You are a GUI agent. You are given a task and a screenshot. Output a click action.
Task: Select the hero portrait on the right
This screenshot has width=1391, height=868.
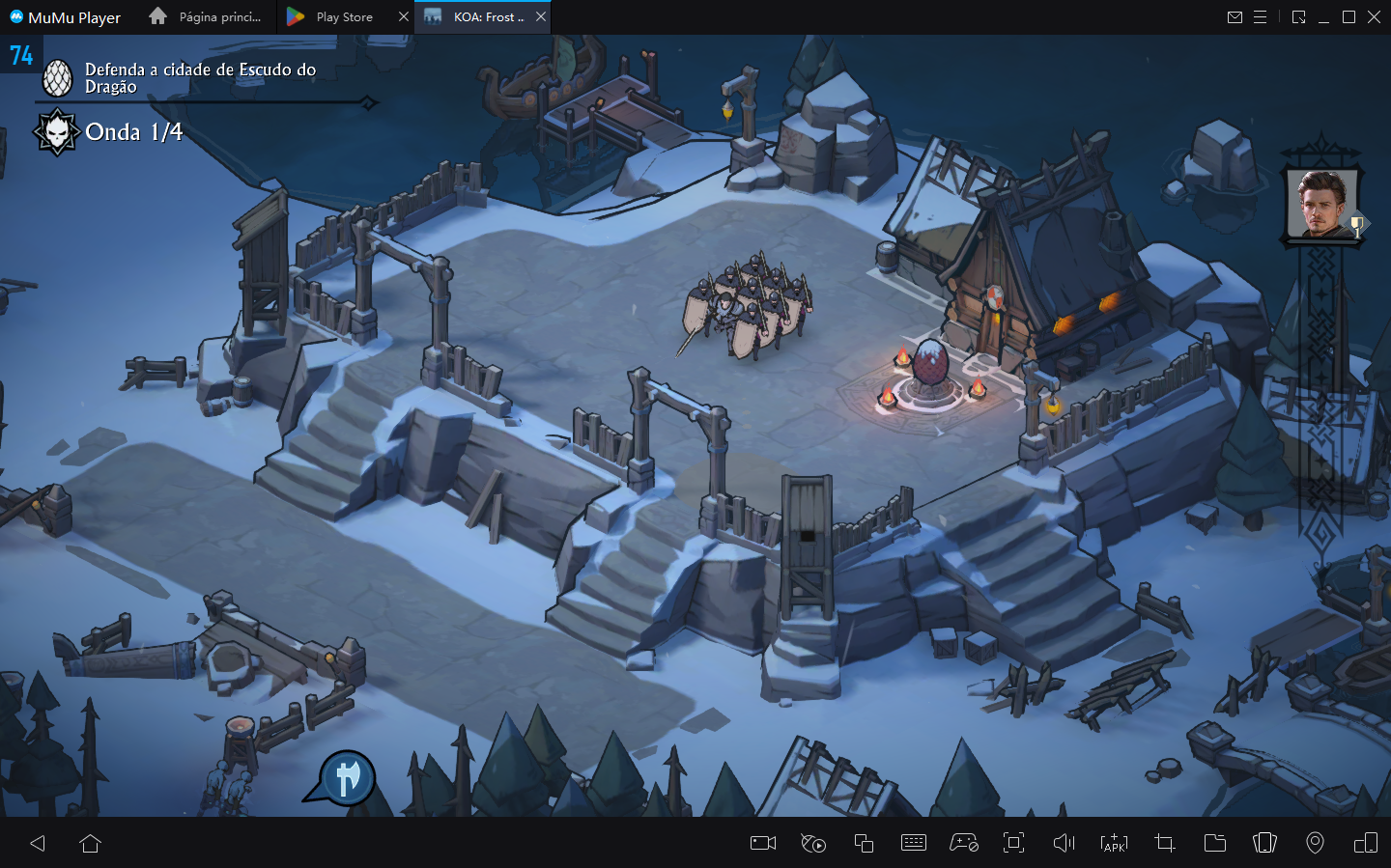click(1323, 203)
